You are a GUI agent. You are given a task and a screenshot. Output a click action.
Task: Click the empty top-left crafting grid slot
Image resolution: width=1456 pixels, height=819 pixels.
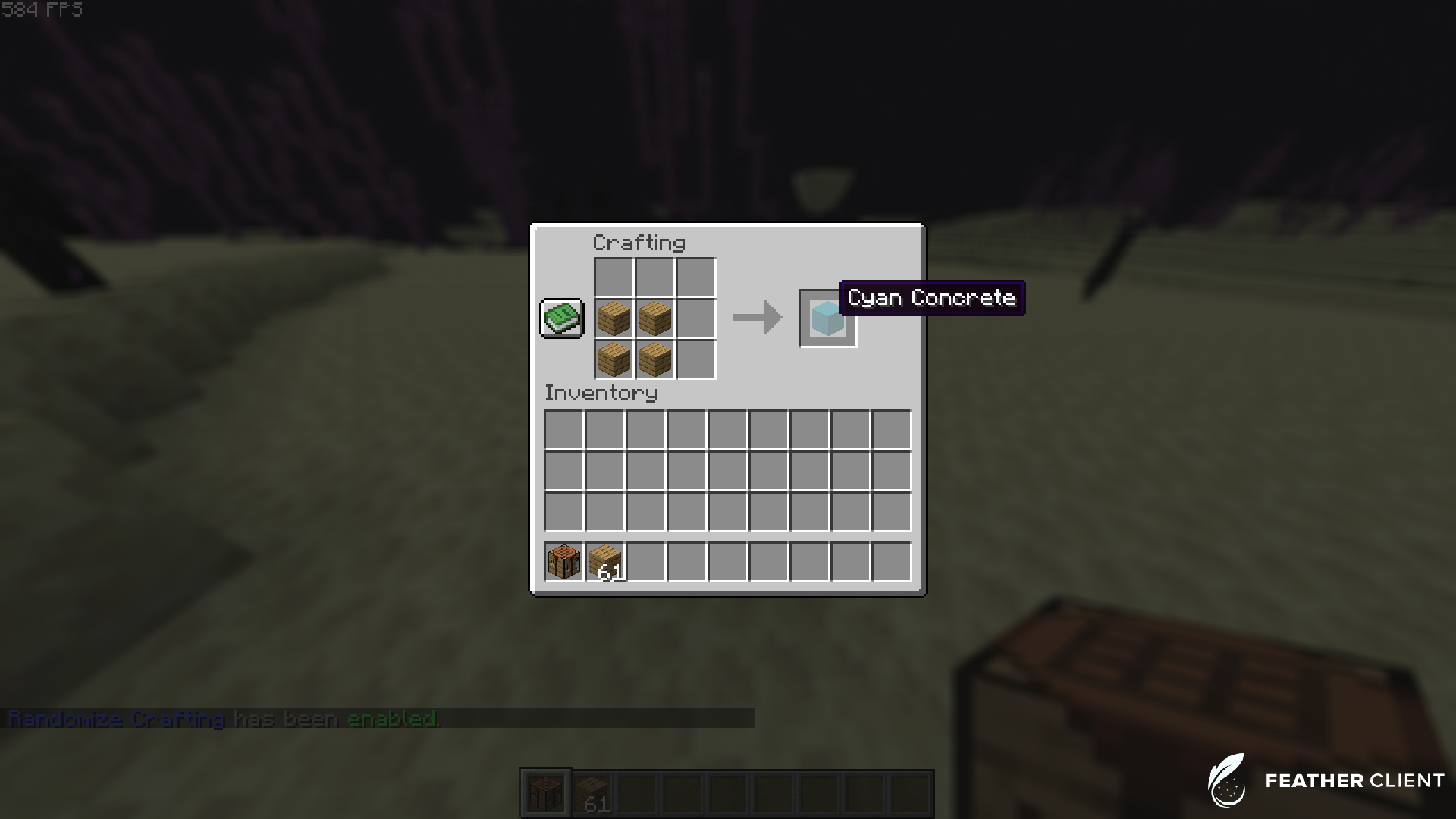[x=613, y=278]
